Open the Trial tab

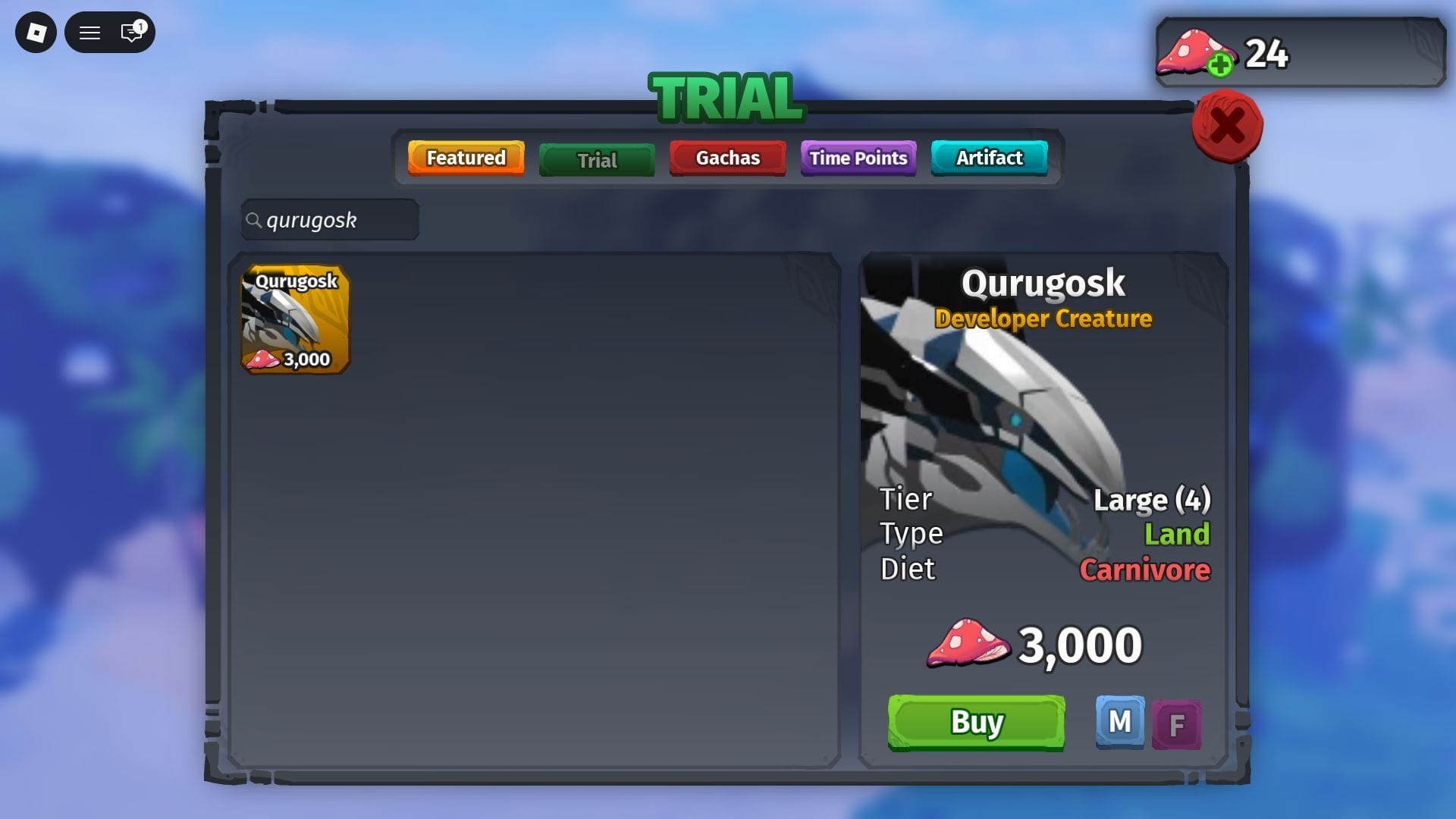point(597,160)
